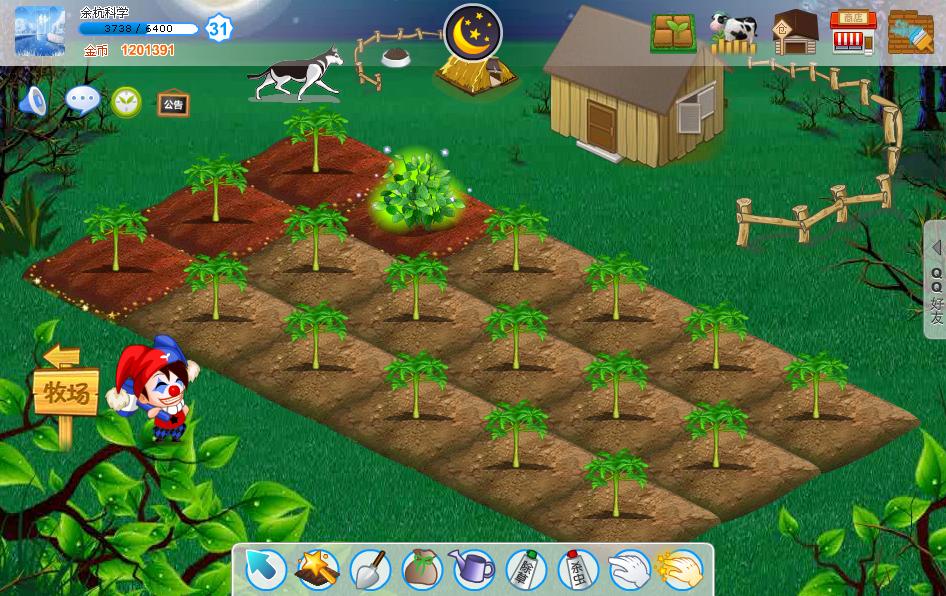The height and width of the screenshot is (596, 946).
Task: Open the 商店 shop
Action: [x=853, y=33]
